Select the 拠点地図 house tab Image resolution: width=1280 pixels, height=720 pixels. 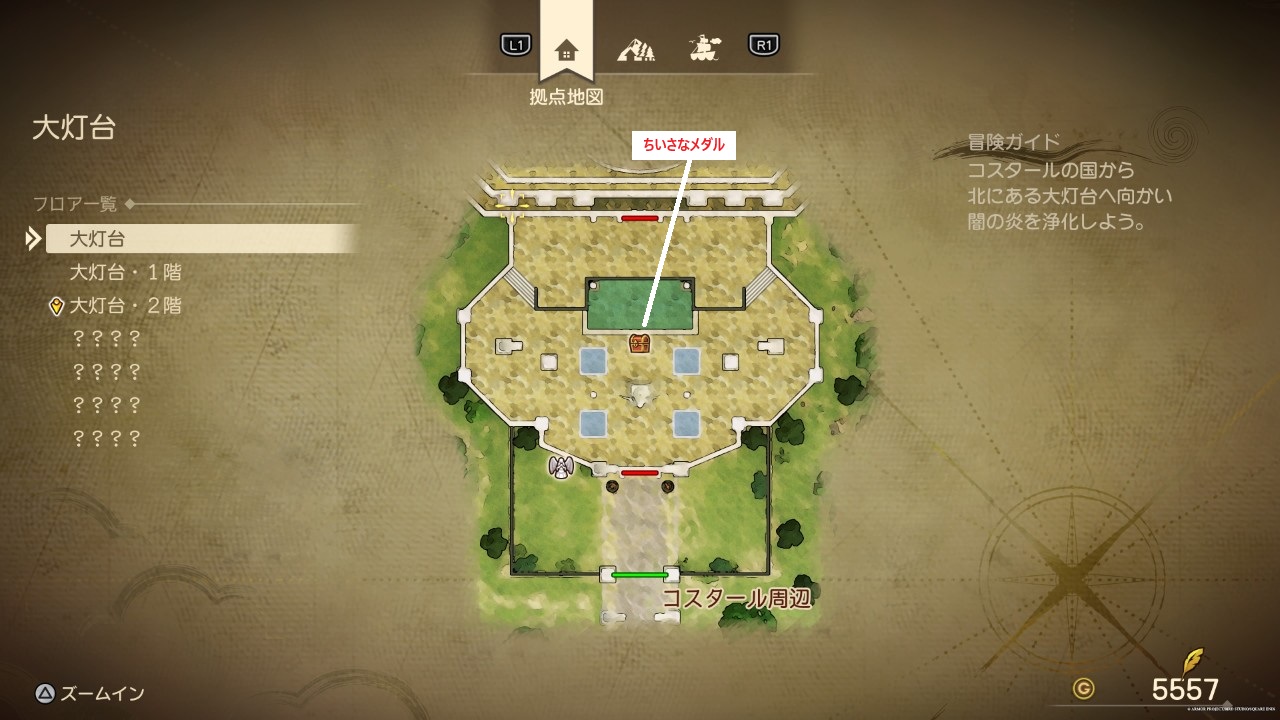coord(566,49)
